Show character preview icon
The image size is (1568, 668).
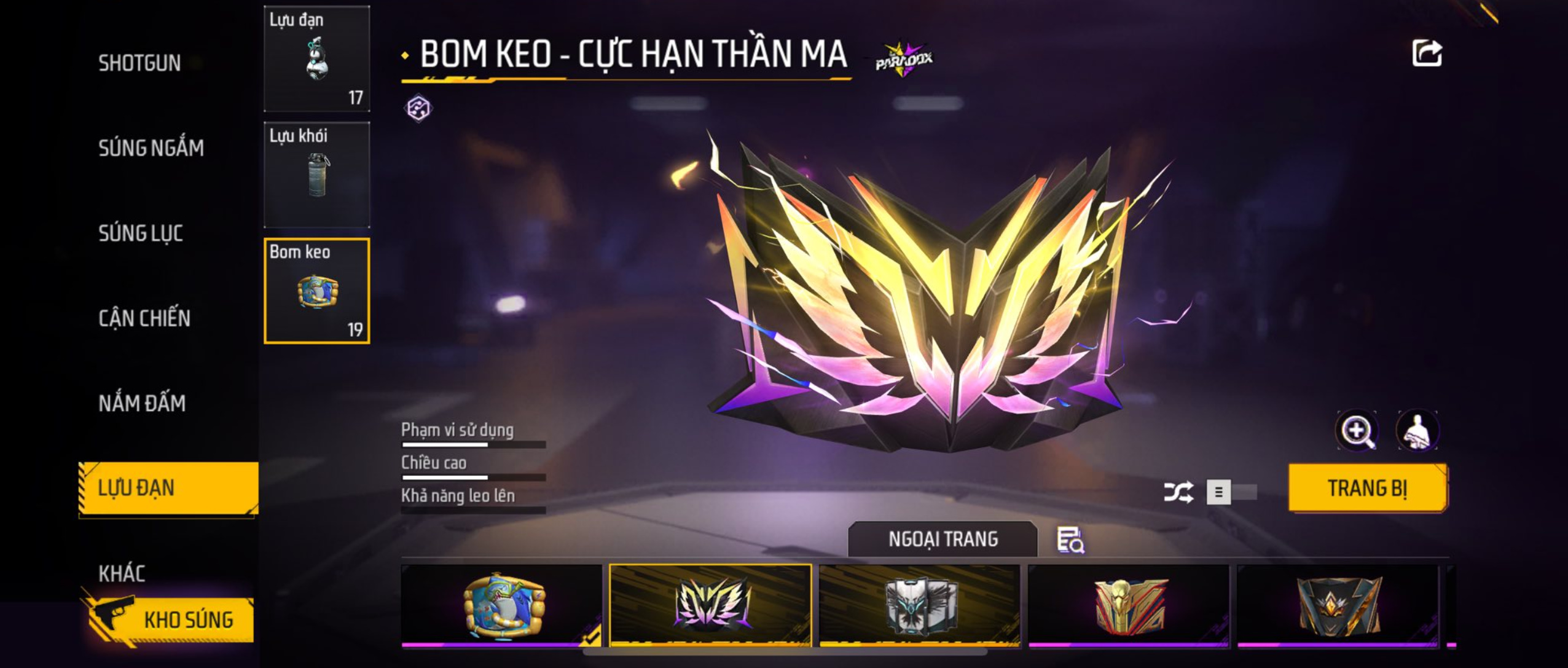tap(1417, 431)
